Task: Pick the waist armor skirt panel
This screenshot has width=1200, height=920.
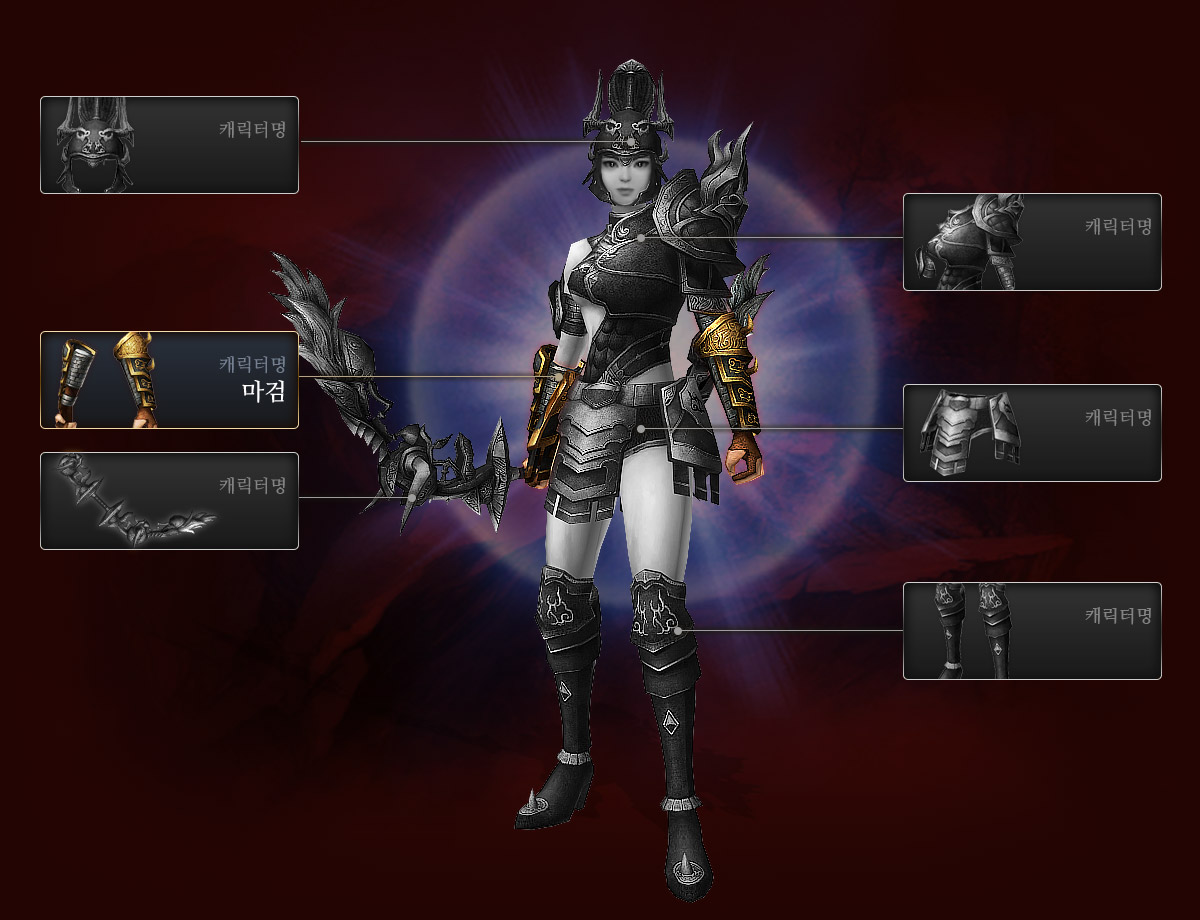Action: 1032,433
